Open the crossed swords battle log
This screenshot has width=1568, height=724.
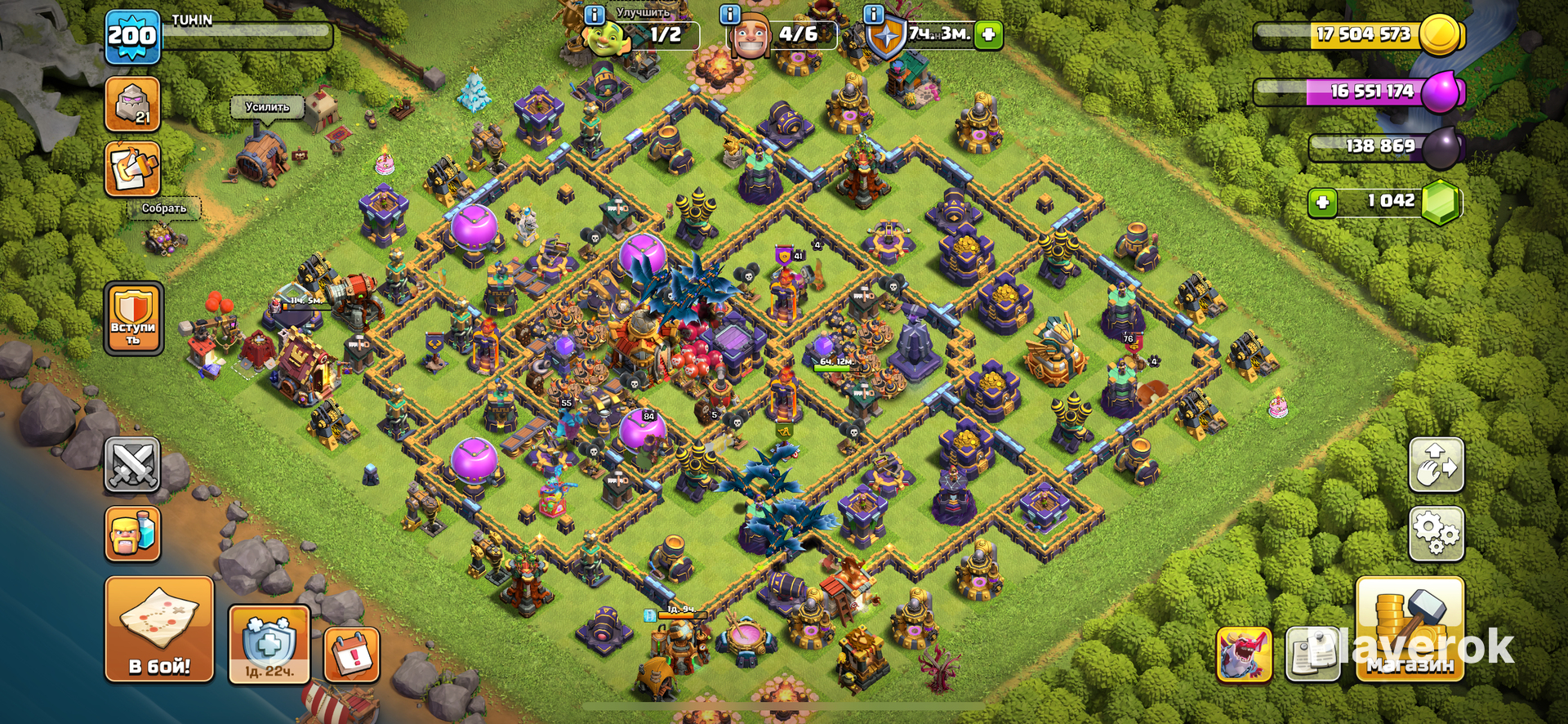[132, 465]
